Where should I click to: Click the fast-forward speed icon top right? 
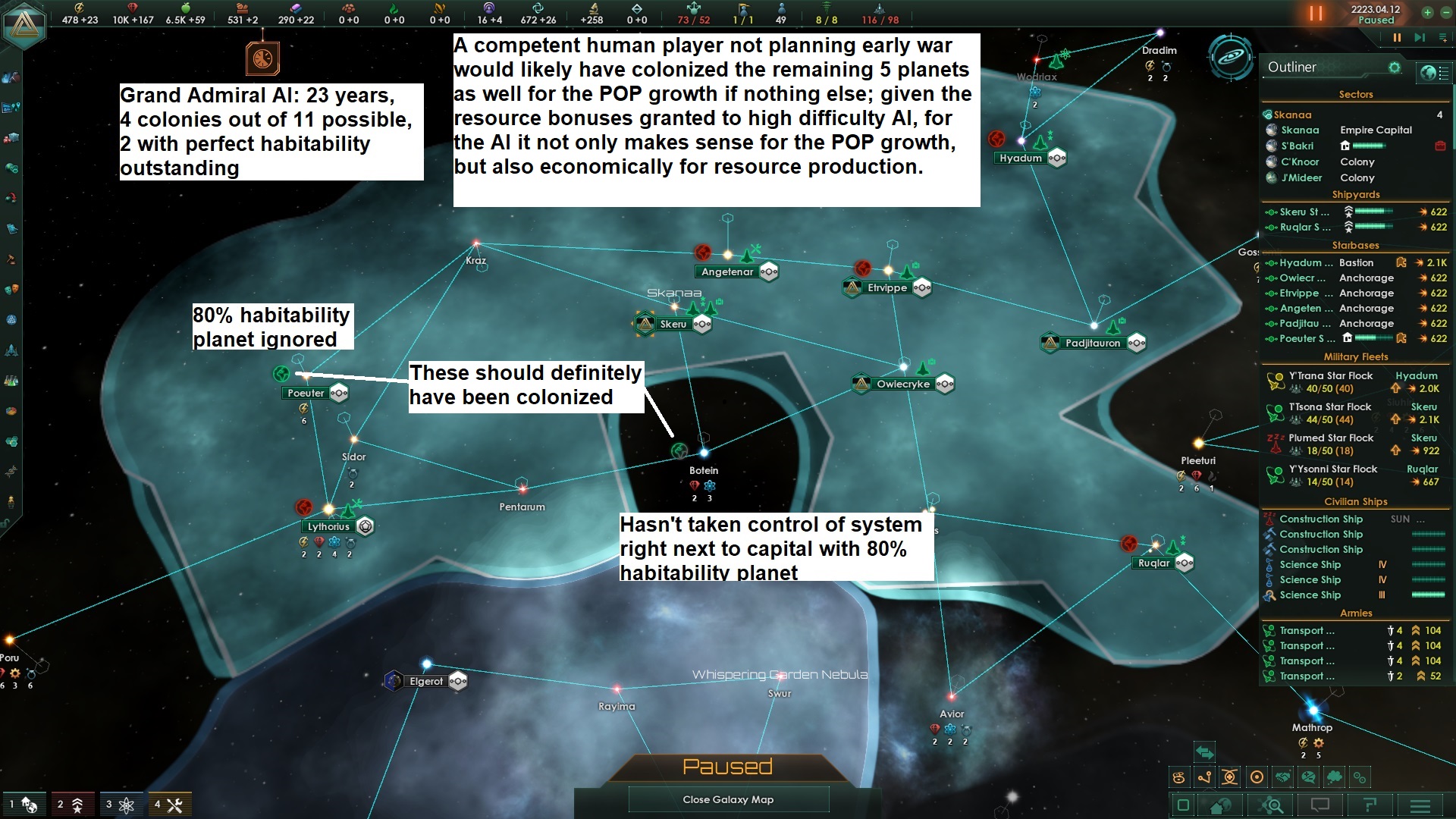coord(1419,36)
